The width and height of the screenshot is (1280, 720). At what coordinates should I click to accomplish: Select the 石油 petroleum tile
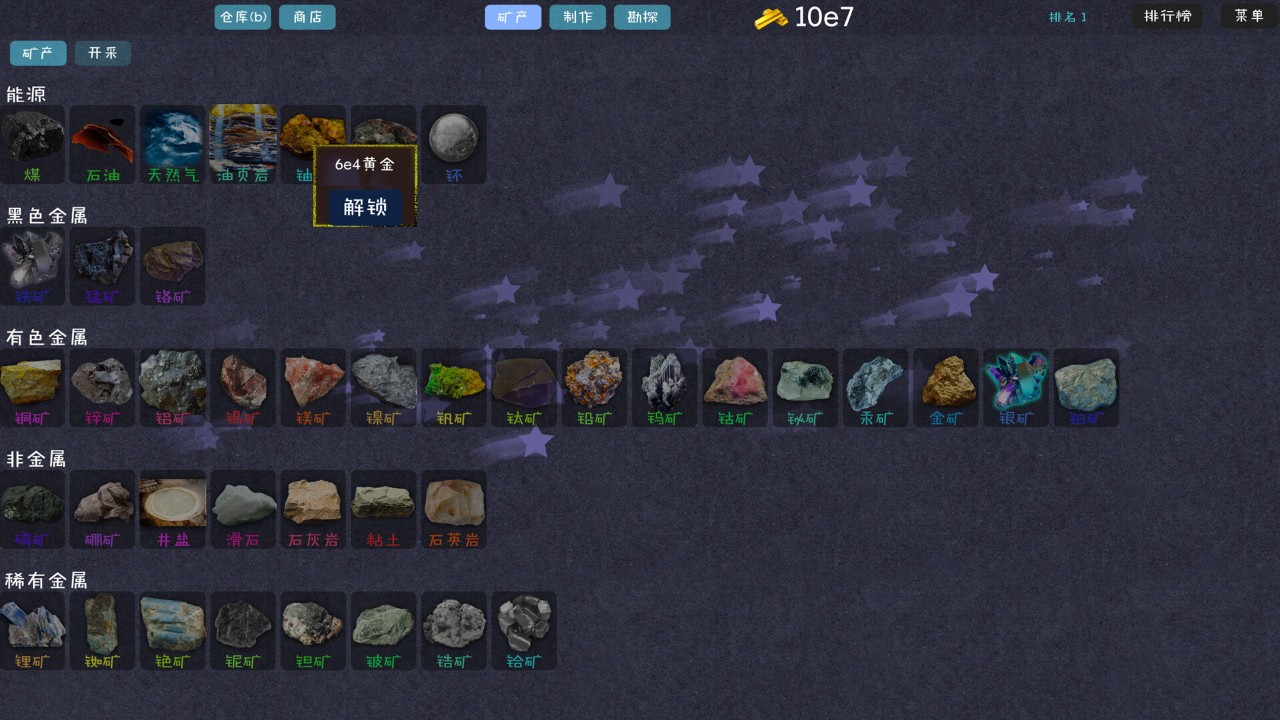click(102, 144)
